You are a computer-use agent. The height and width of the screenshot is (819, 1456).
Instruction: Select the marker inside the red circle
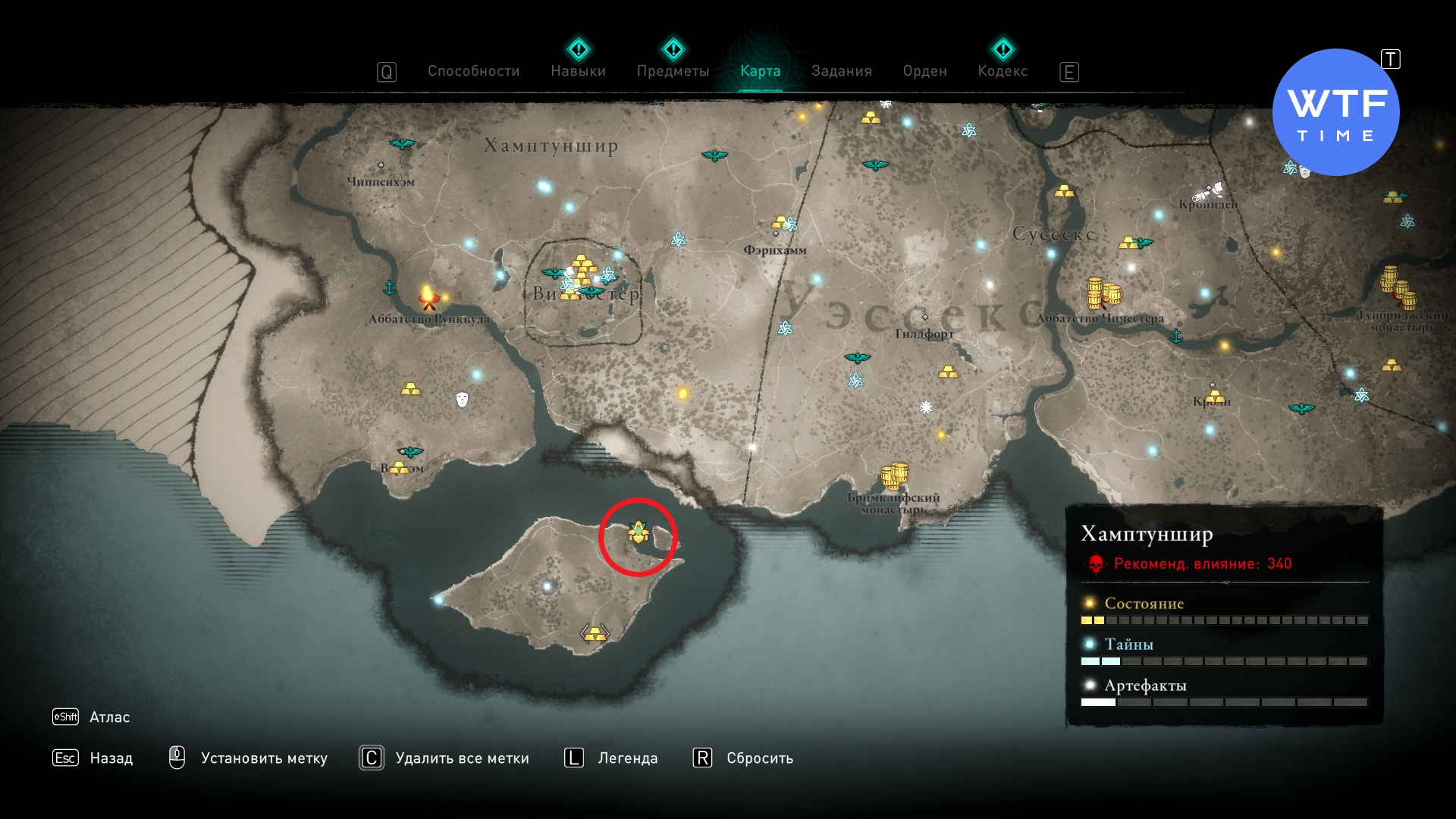(638, 533)
